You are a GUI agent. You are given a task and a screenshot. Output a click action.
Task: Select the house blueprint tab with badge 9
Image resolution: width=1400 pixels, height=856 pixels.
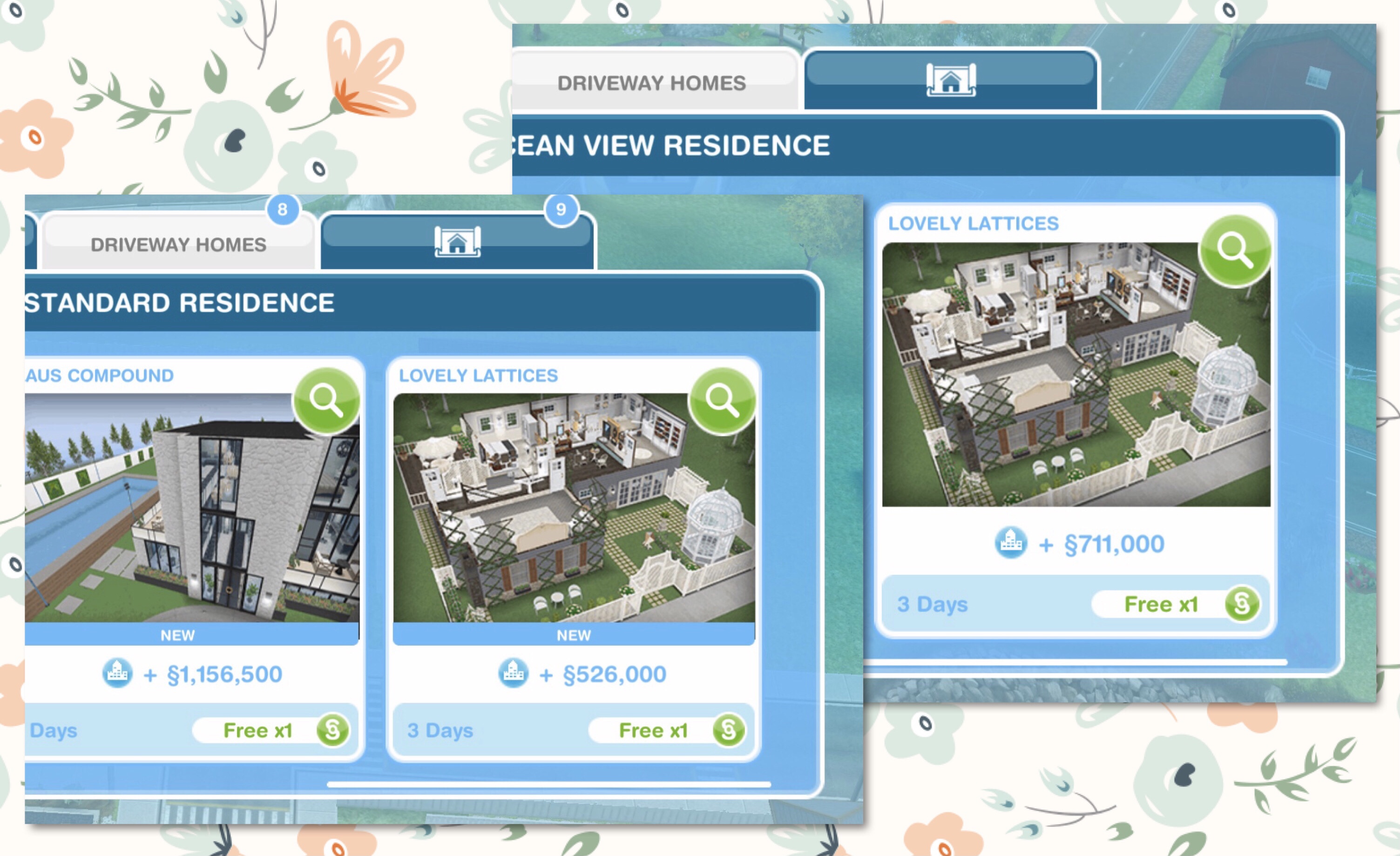click(457, 242)
